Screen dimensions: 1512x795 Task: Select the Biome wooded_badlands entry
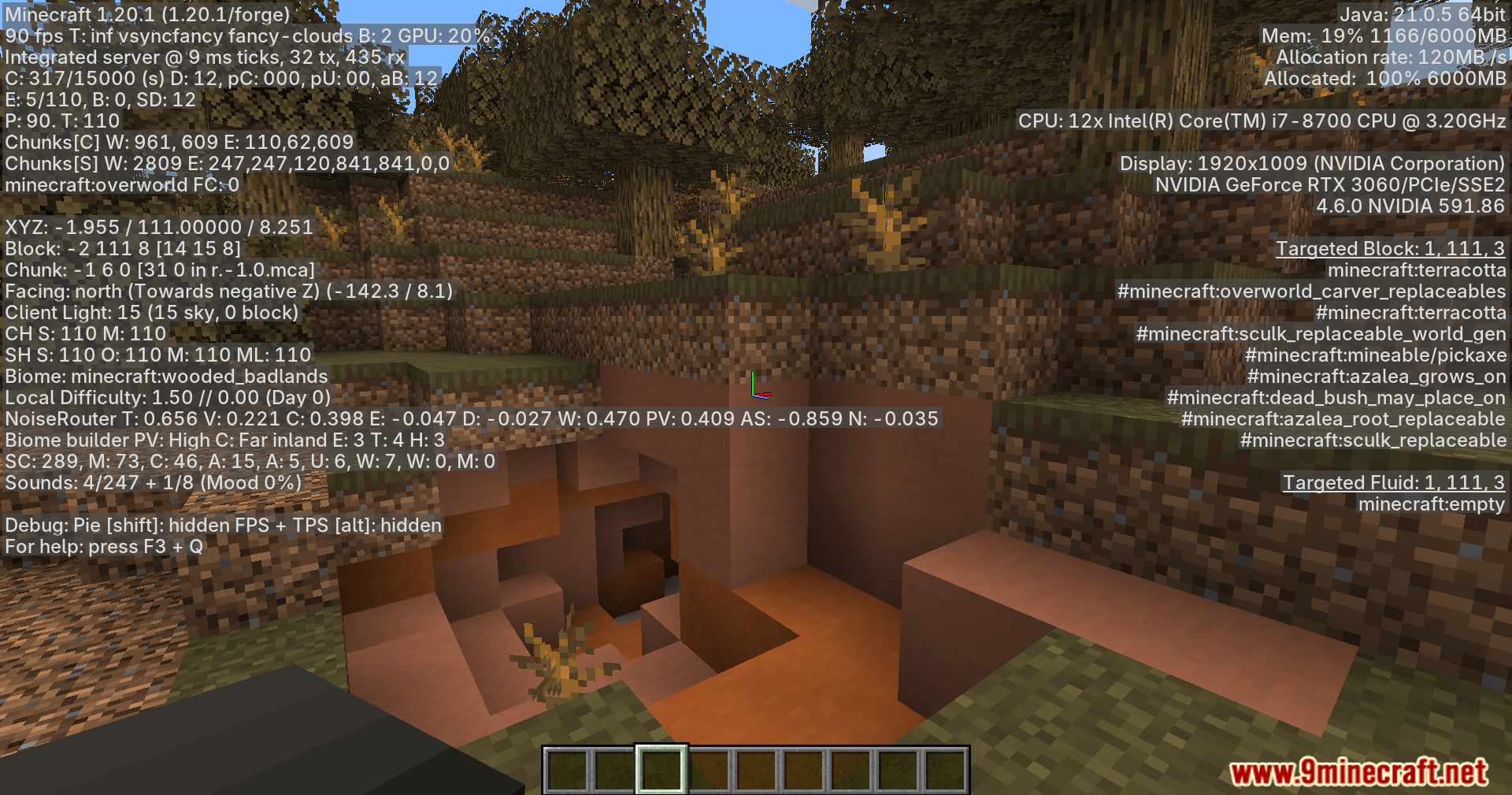point(165,377)
